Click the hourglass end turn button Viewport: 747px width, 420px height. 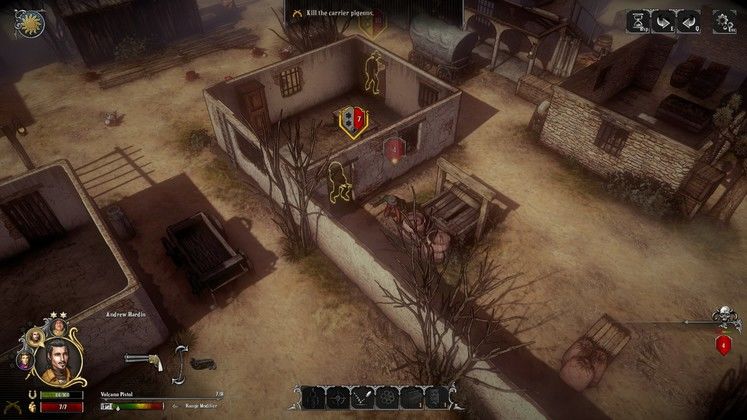[x=637, y=20]
